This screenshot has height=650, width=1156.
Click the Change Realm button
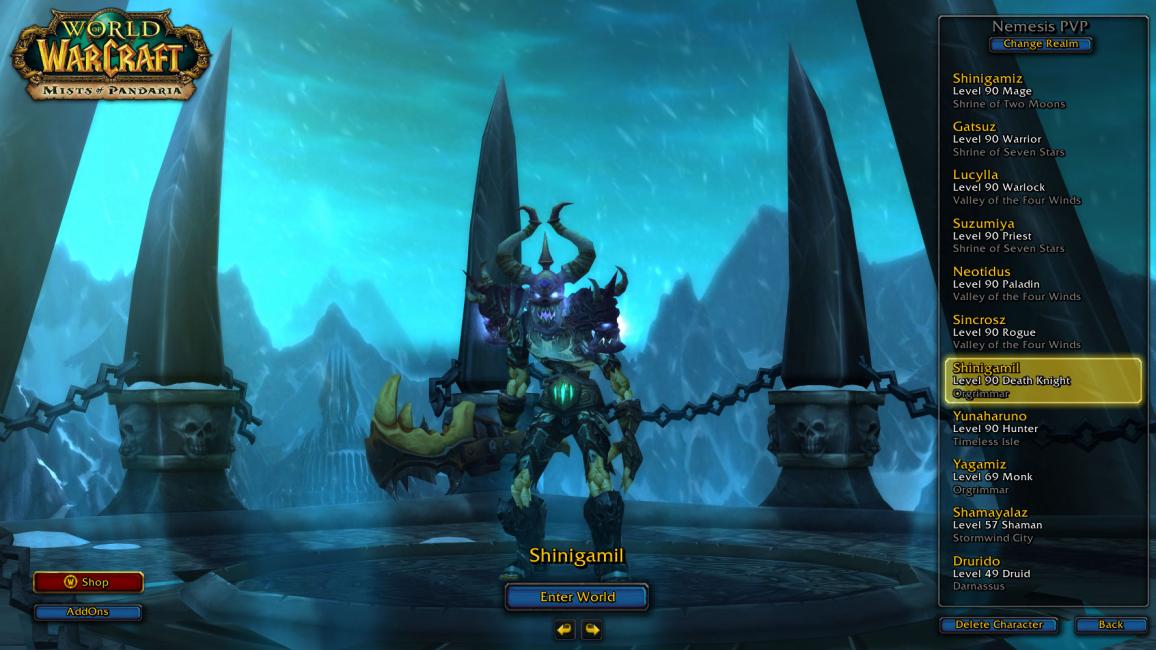pyautogui.click(x=1040, y=44)
